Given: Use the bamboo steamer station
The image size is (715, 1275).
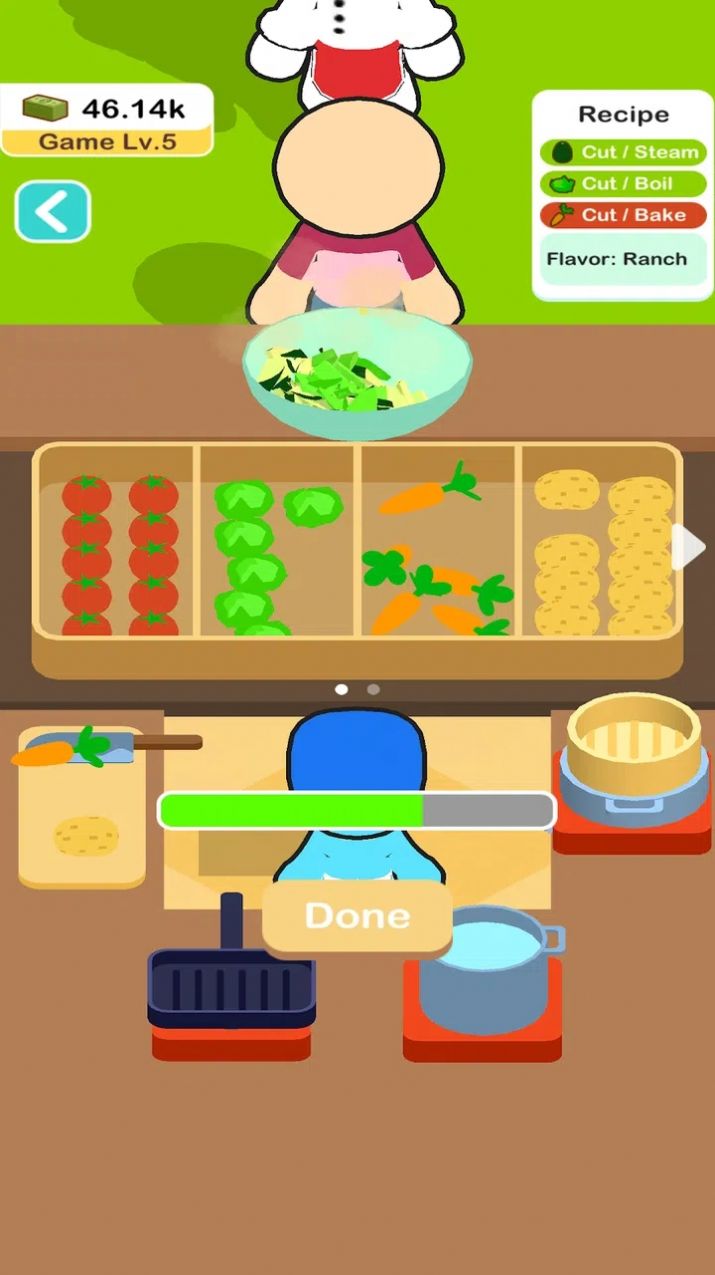Looking at the screenshot, I should click(632, 772).
